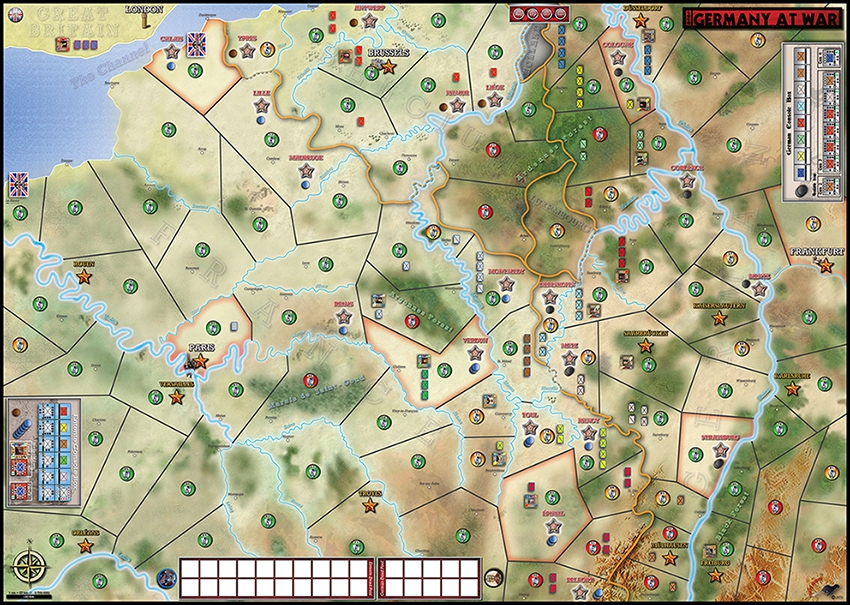Select the Orléans city star
Viewport: 850px width, 605px height.
click(x=85, y=546)
